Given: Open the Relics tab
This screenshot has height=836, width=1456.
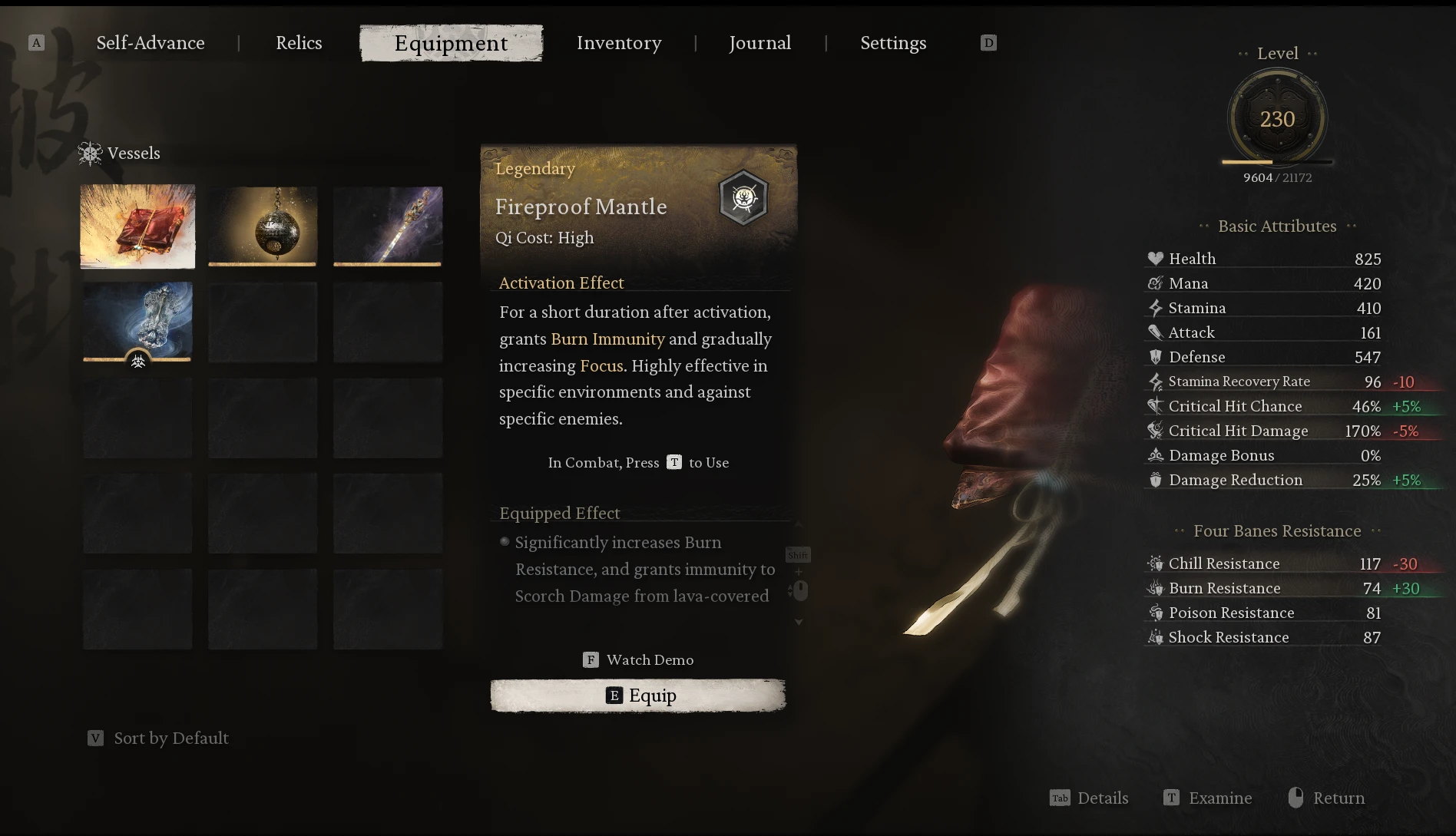Looking at the screenshot, I should pyautogui.click(x=299, y=43).
